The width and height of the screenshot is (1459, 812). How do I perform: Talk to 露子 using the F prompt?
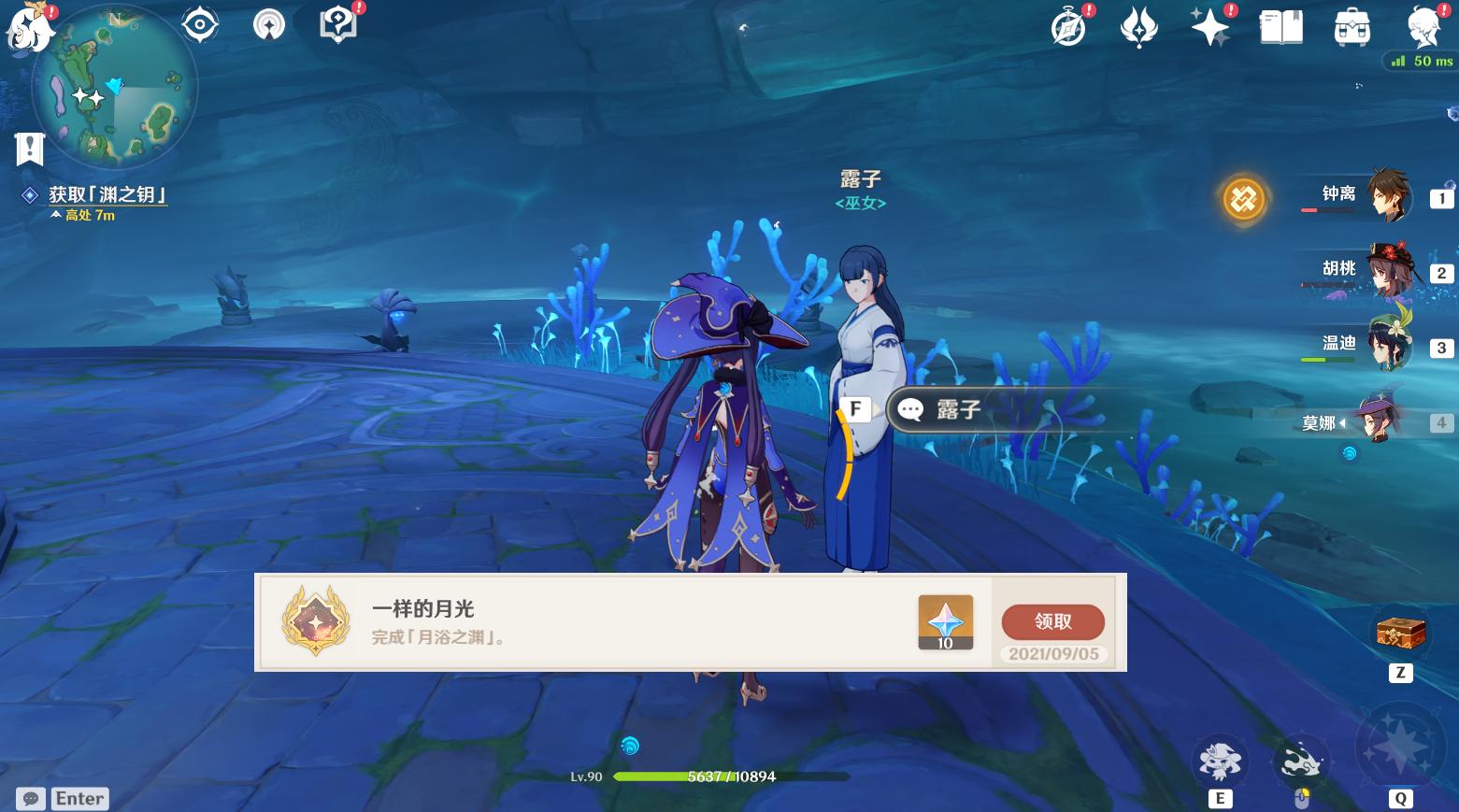pos(856,409)
